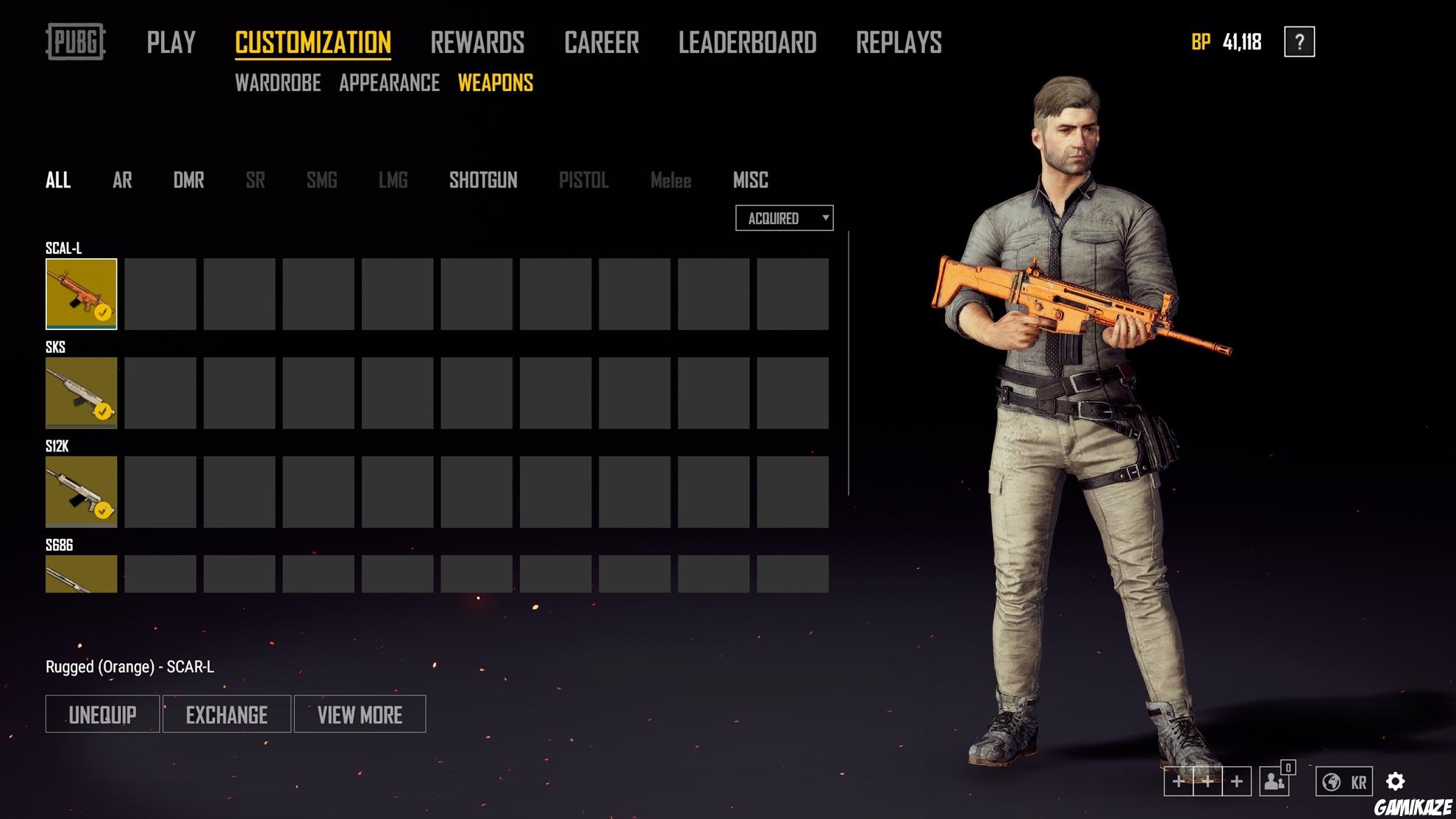
Task: Click the first invite friend plus slot
Action: [x=1177, y=782]
